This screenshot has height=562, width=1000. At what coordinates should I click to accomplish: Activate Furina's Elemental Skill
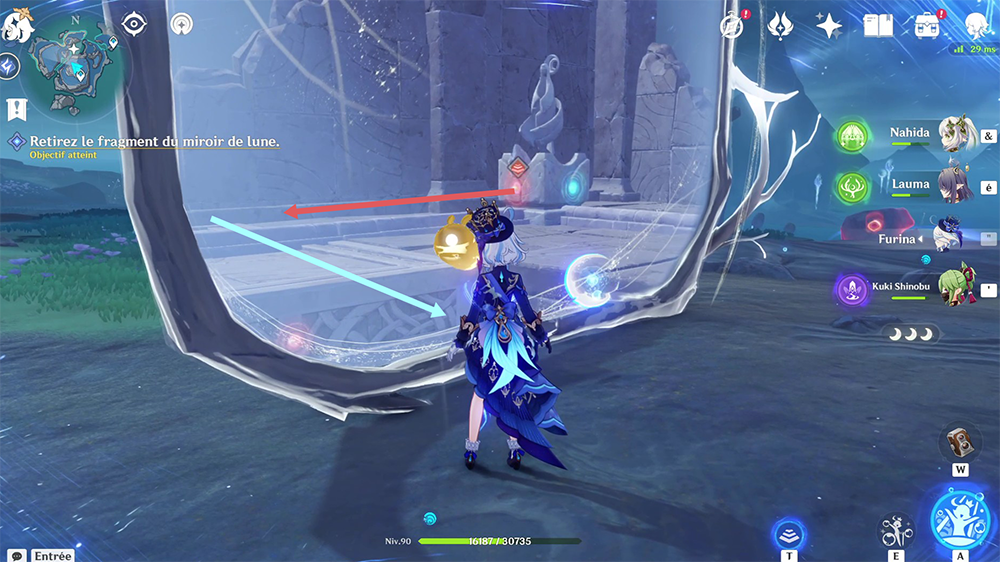point(896,530)
